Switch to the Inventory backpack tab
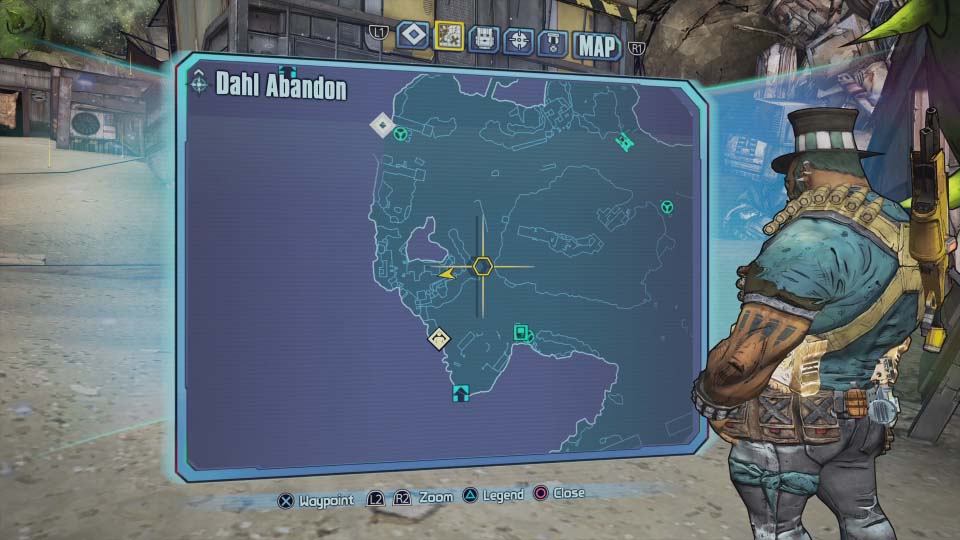The height and width of the screenshot is (540, 960). 484,39
